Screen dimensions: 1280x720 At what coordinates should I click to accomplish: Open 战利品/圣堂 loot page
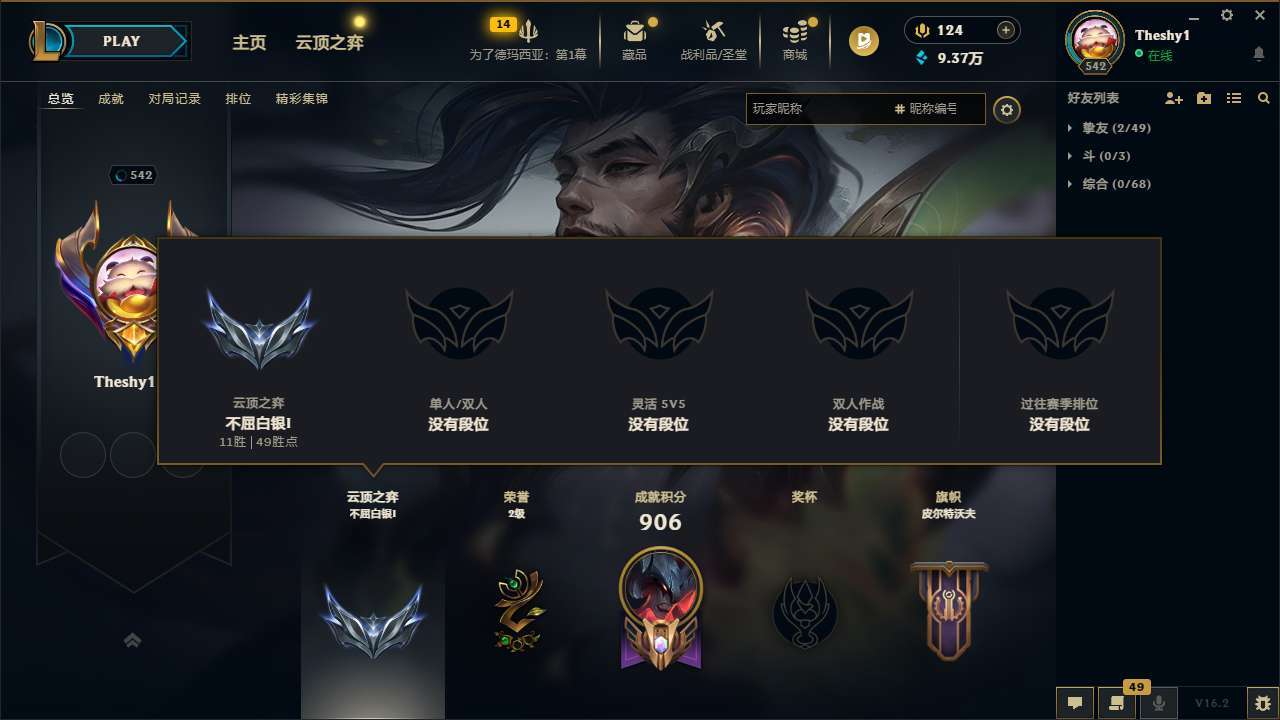pyautogui.click(x=714, y=40)
